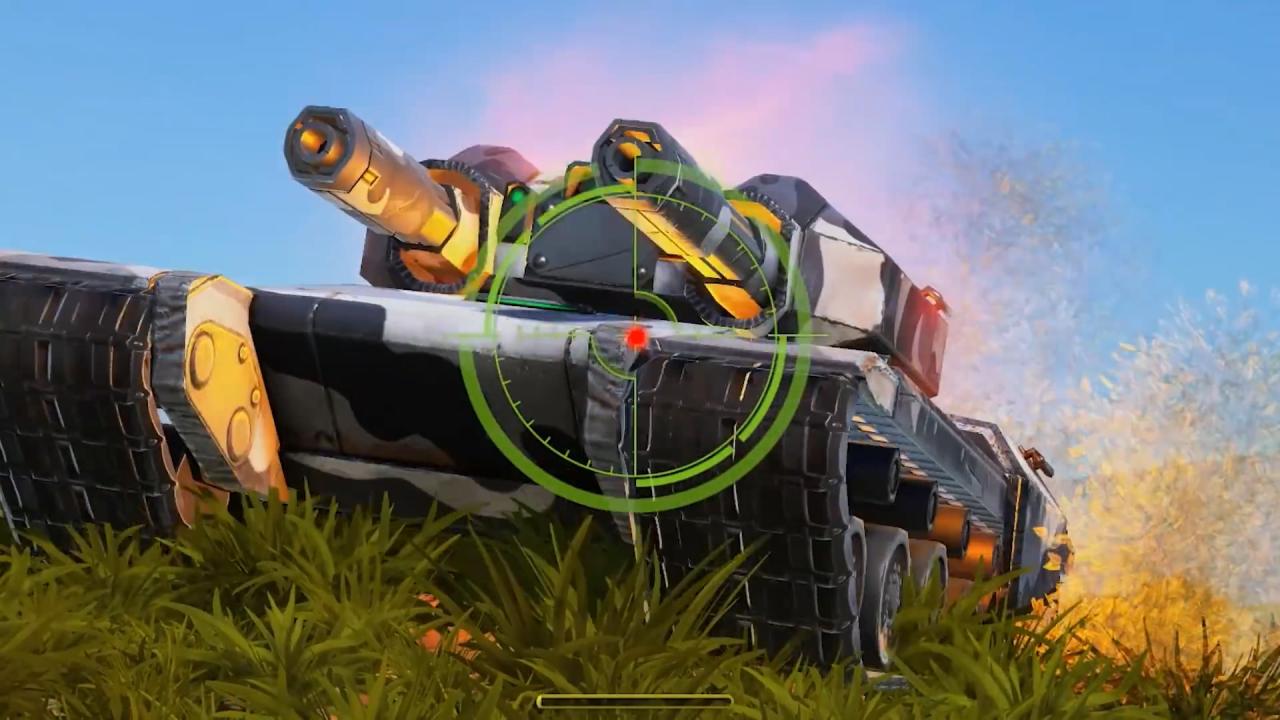Select the red aim point marker

coord(636,339)
